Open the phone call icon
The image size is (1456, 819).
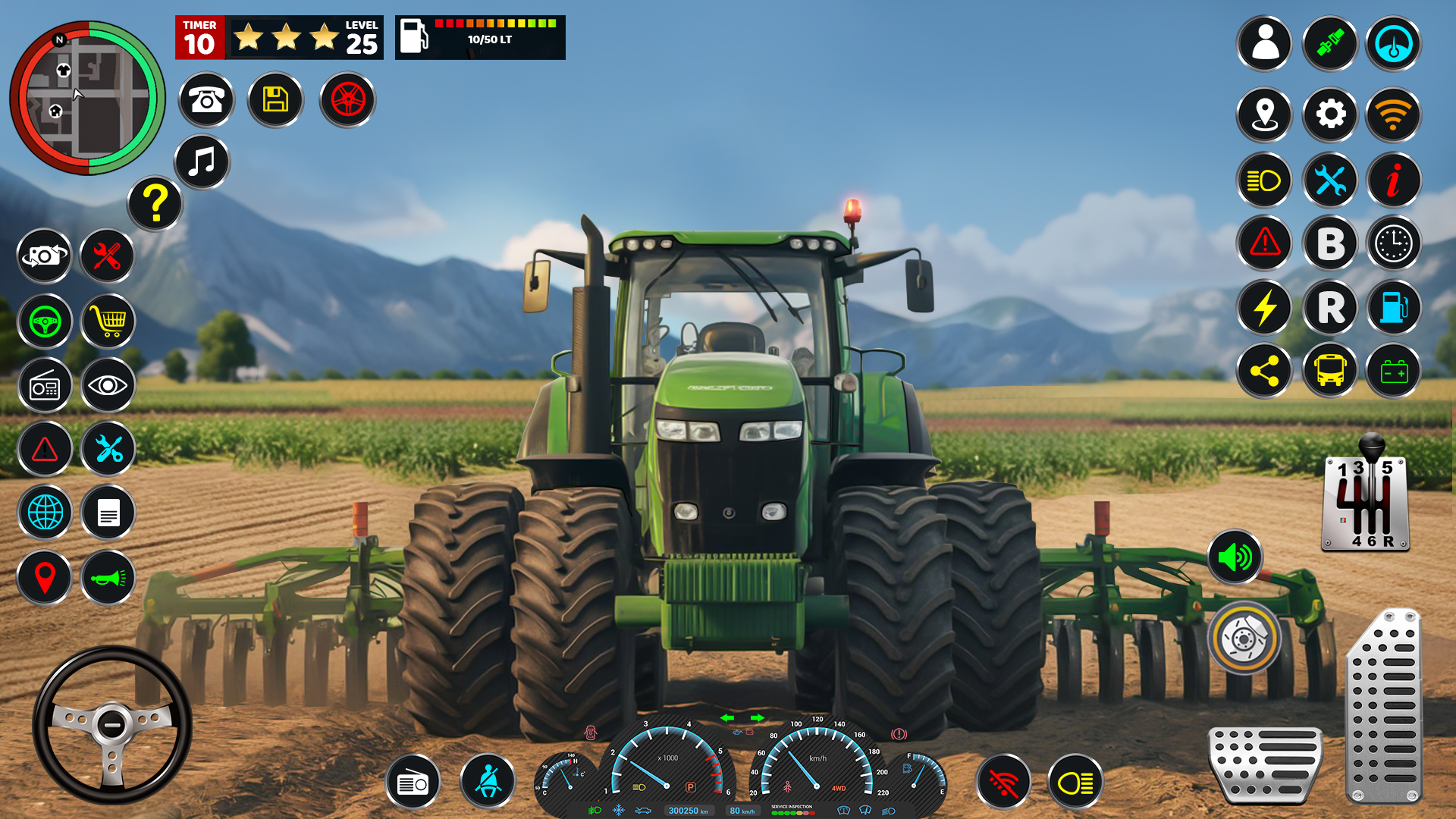tap(206, 100)
